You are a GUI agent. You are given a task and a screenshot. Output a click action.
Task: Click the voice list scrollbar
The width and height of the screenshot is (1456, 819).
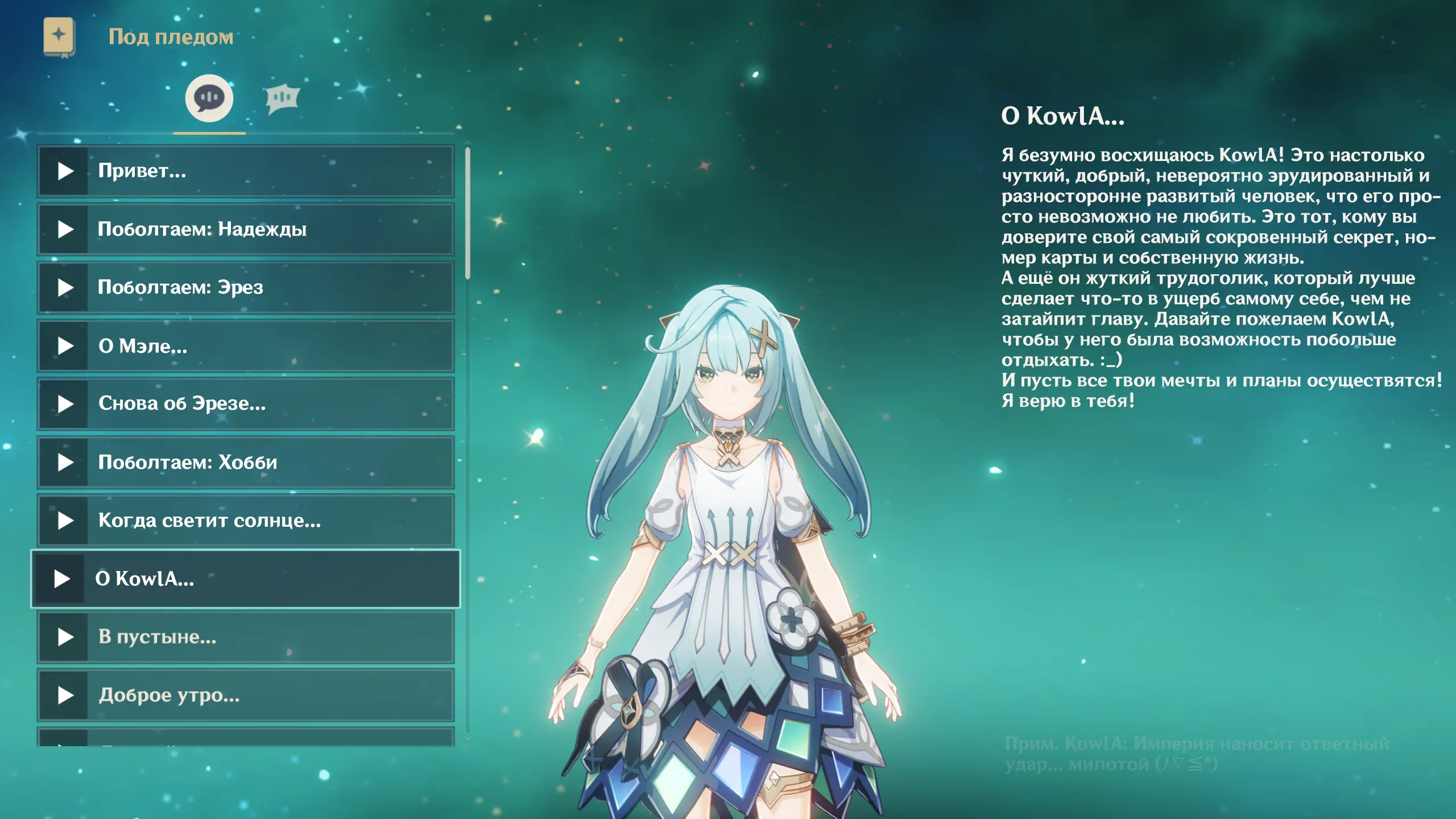coord(468,213)
